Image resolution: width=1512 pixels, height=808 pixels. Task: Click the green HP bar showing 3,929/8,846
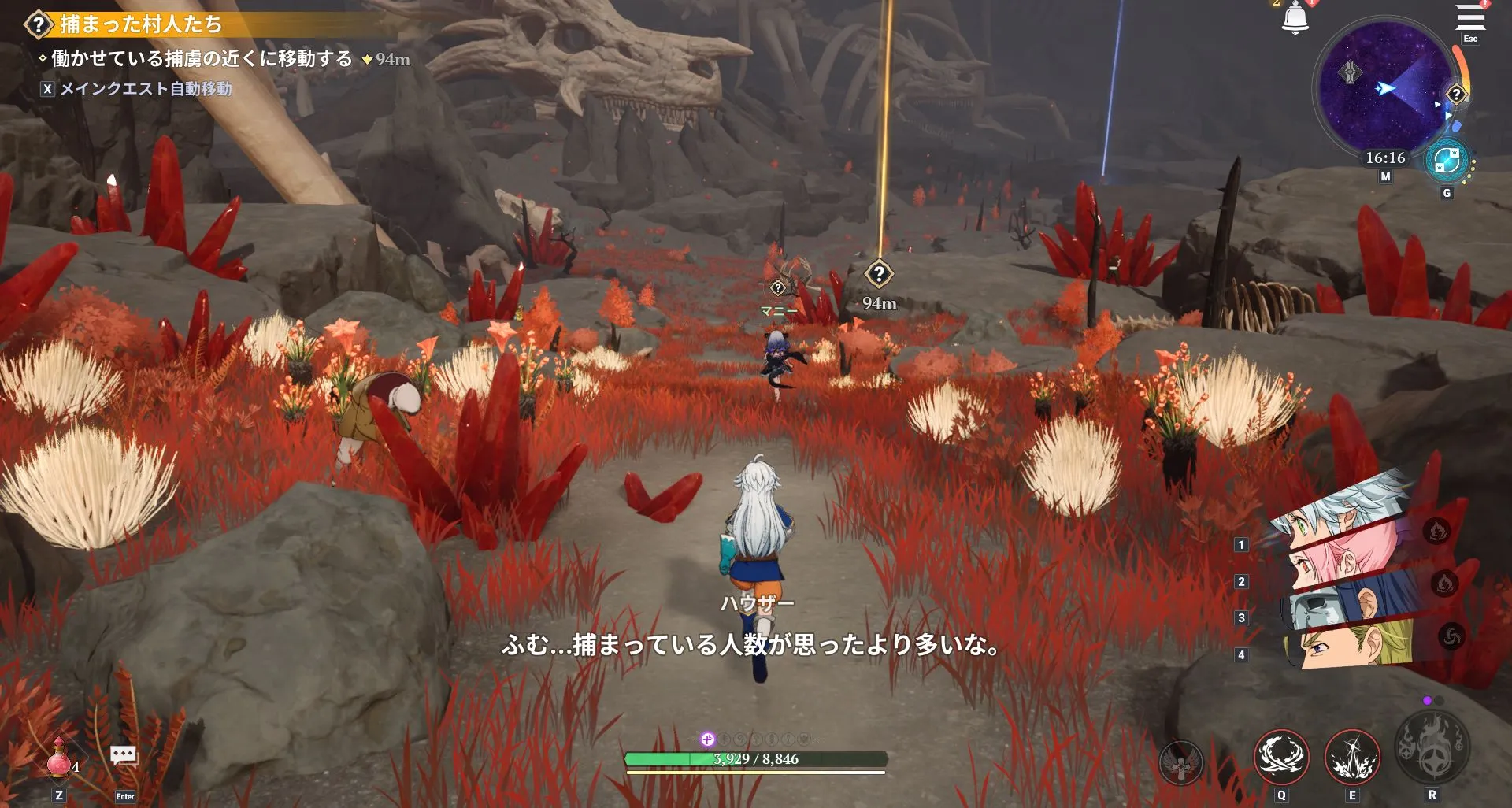(x=756, y=759)
